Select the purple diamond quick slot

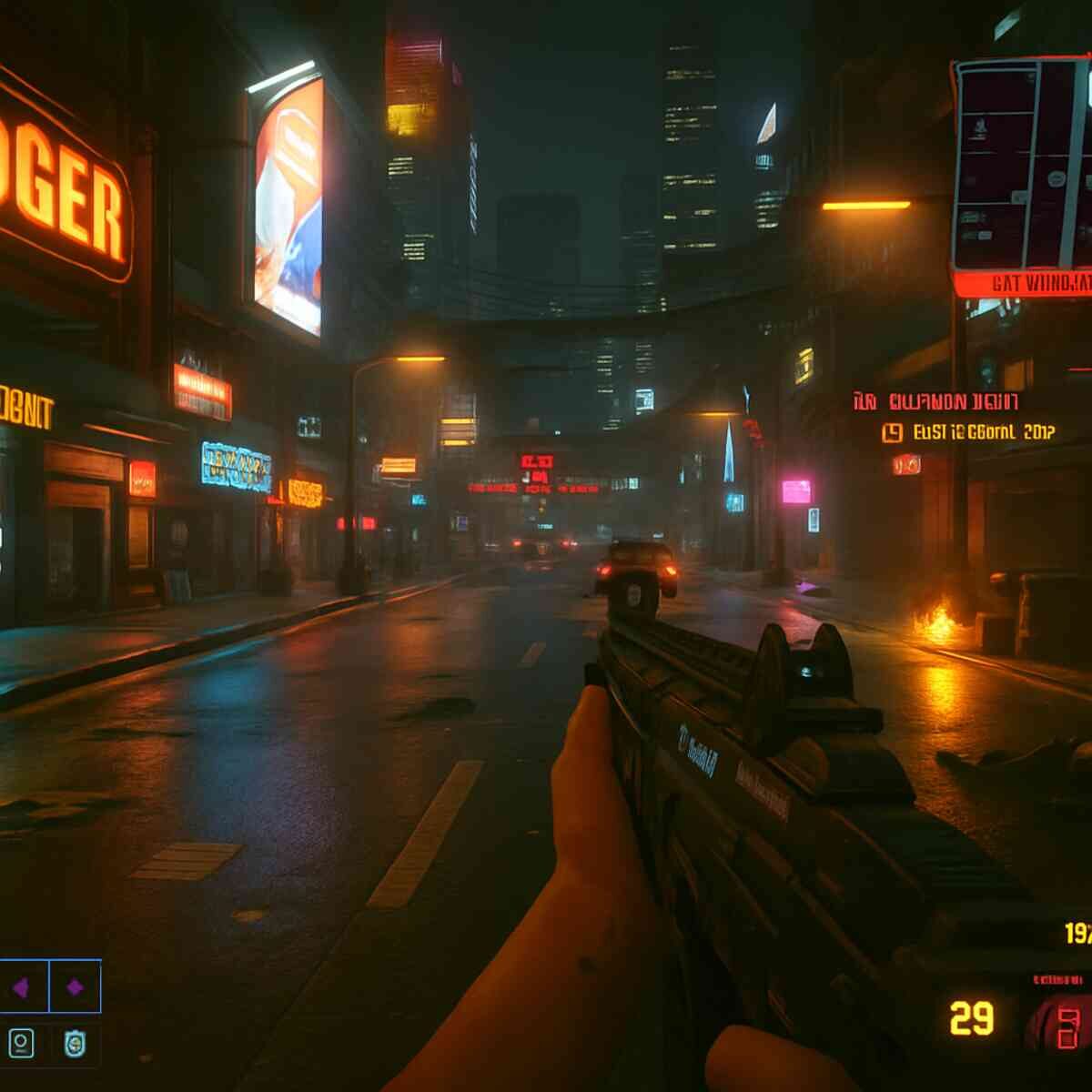click(x=75, y=986)
